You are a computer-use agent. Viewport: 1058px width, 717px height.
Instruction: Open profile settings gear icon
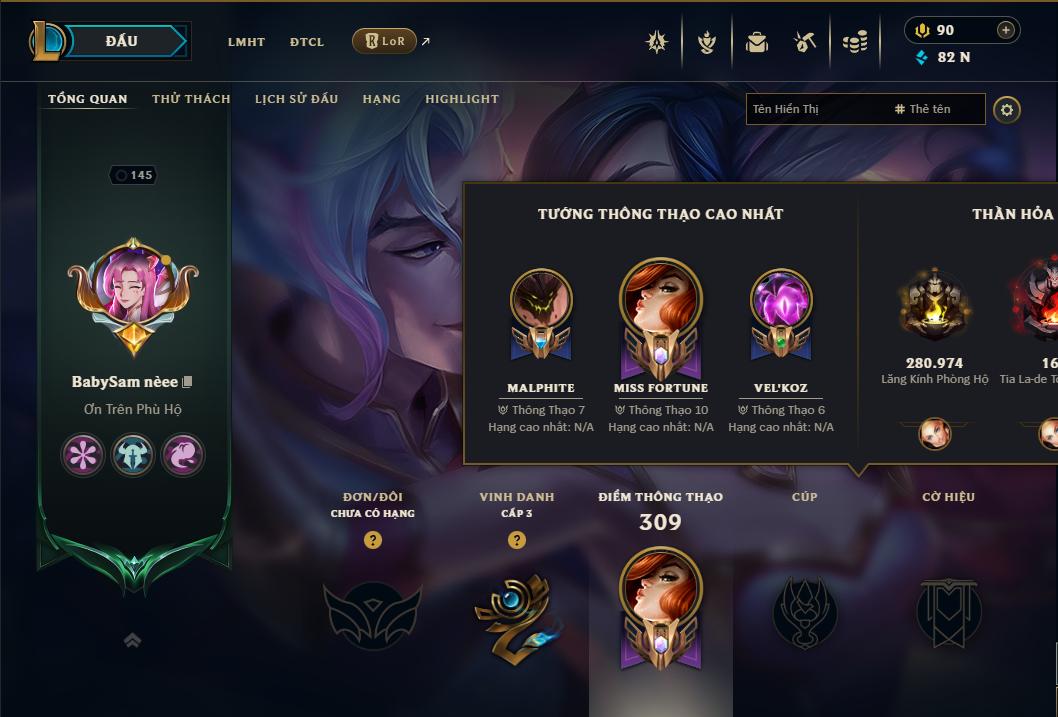(x=1007, y=109)
